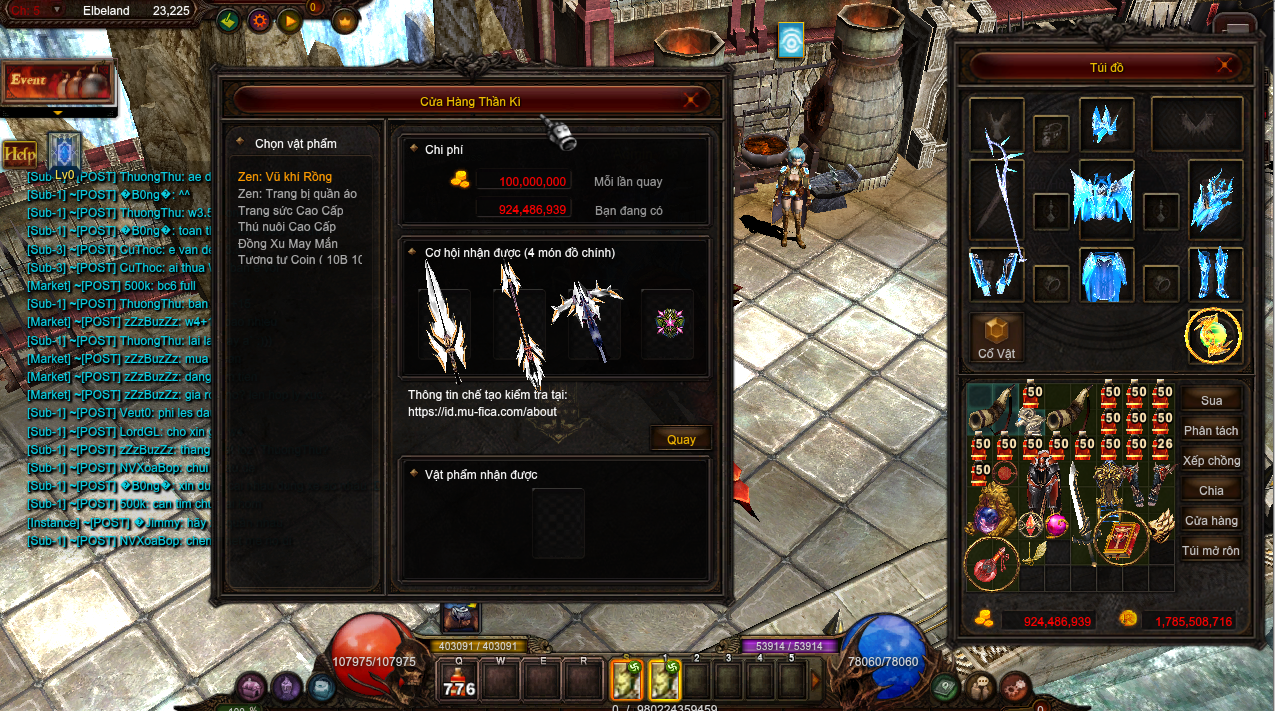Open the Cửa hàng store button
Image resolution: width=1275 pixels, height=711 pixels.
tap(1211, 520)
